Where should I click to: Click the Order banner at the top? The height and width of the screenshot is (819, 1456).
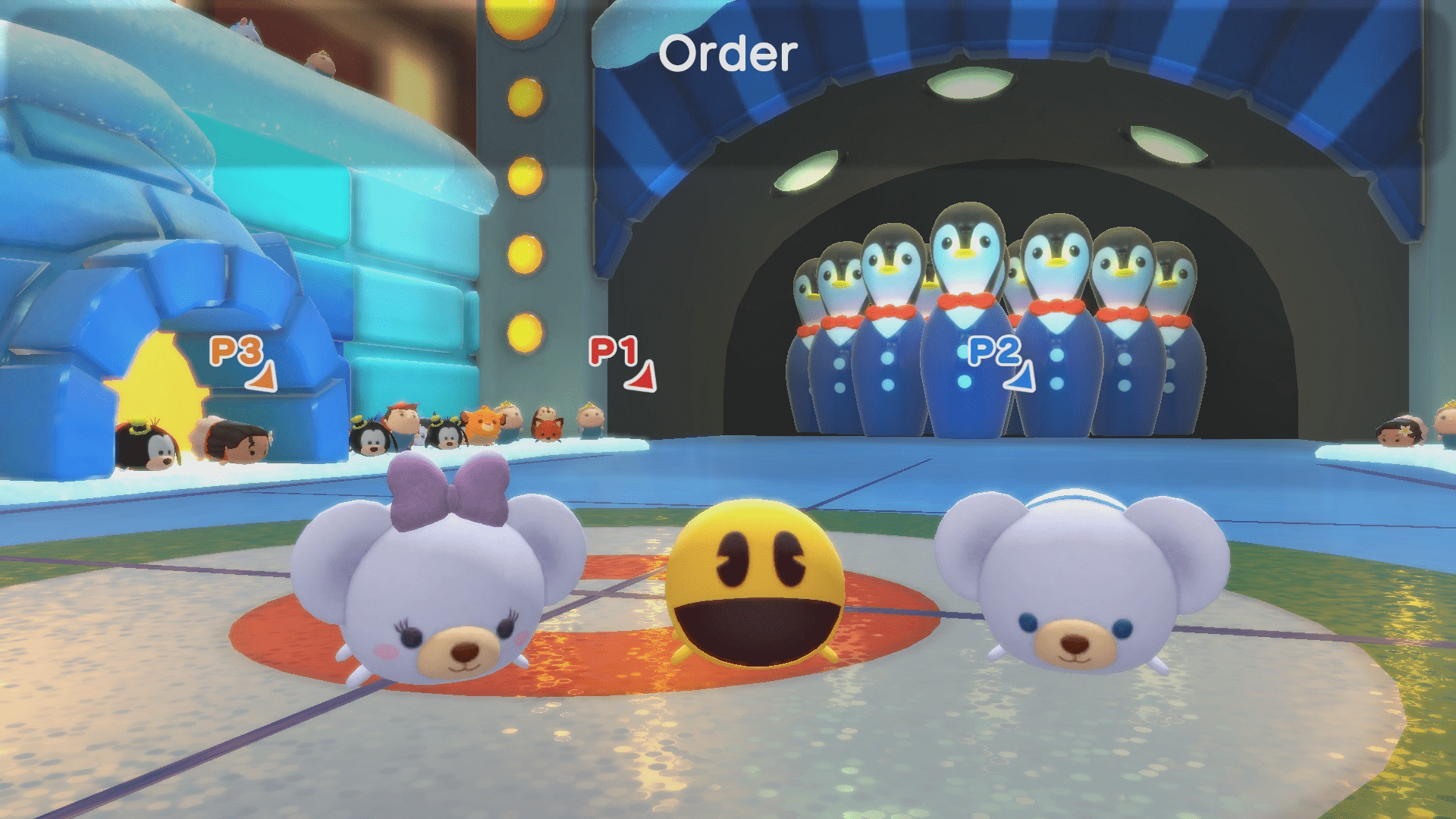click(x=728, y=53)
